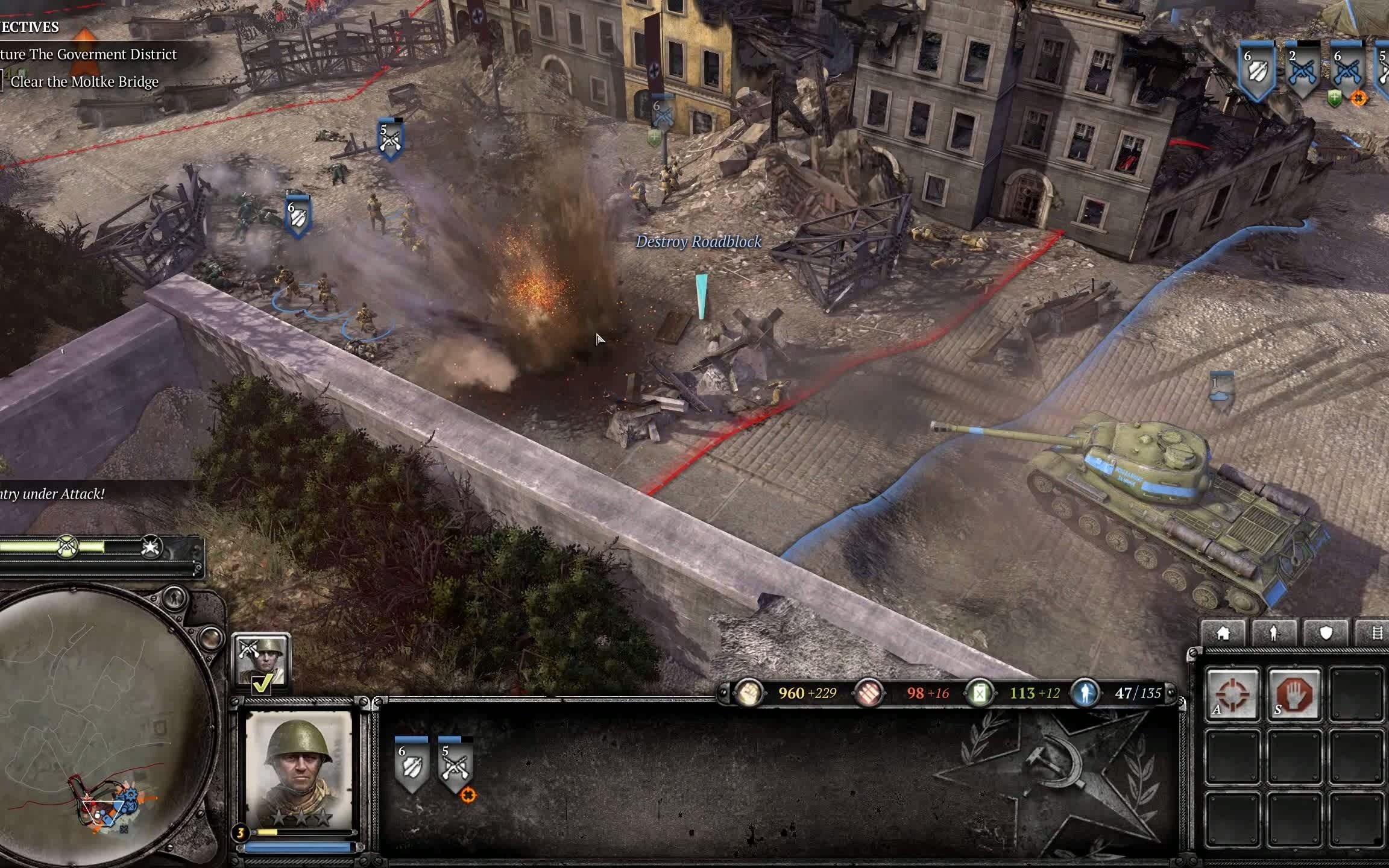The height and width of the screenshot is (868, 1389).
Task: Open the Clear the Moltke Bridge objective
Action: 84,82
